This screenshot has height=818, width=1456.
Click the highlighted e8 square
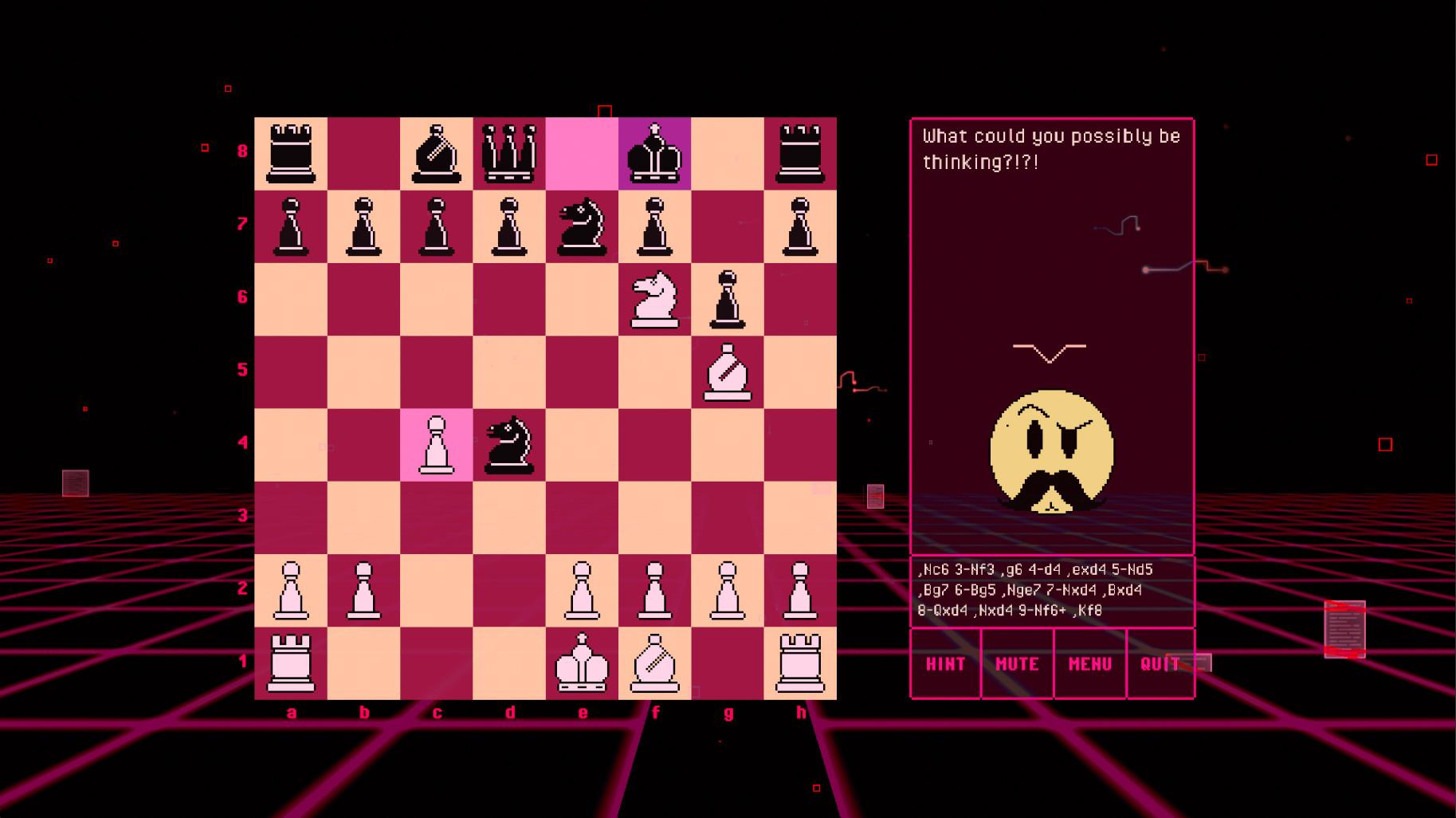[583, 153]
